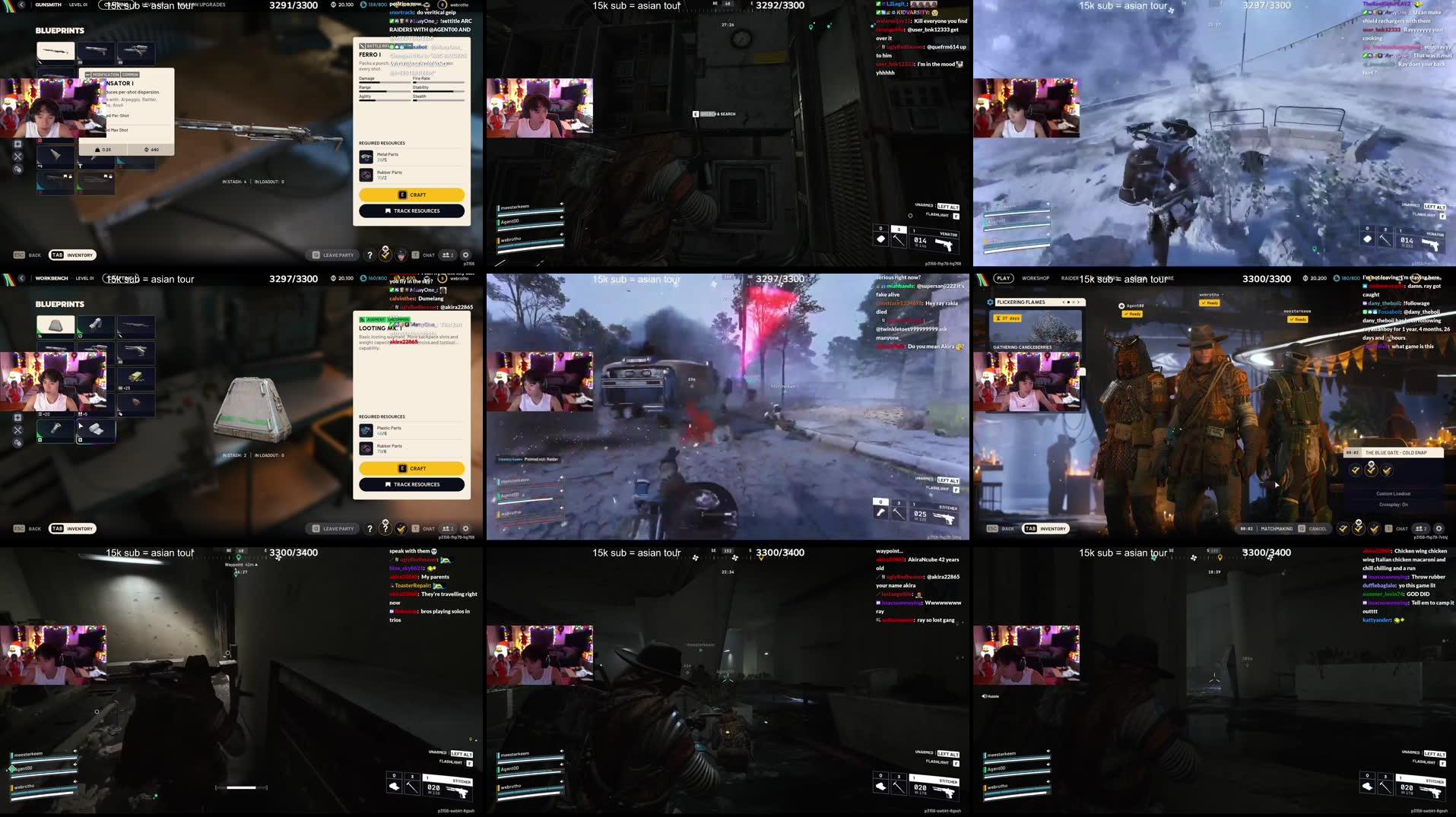1456x817 pixels.
Task: Click the help question mark icon
Action: pyautogui.click(x=370, y=255)
